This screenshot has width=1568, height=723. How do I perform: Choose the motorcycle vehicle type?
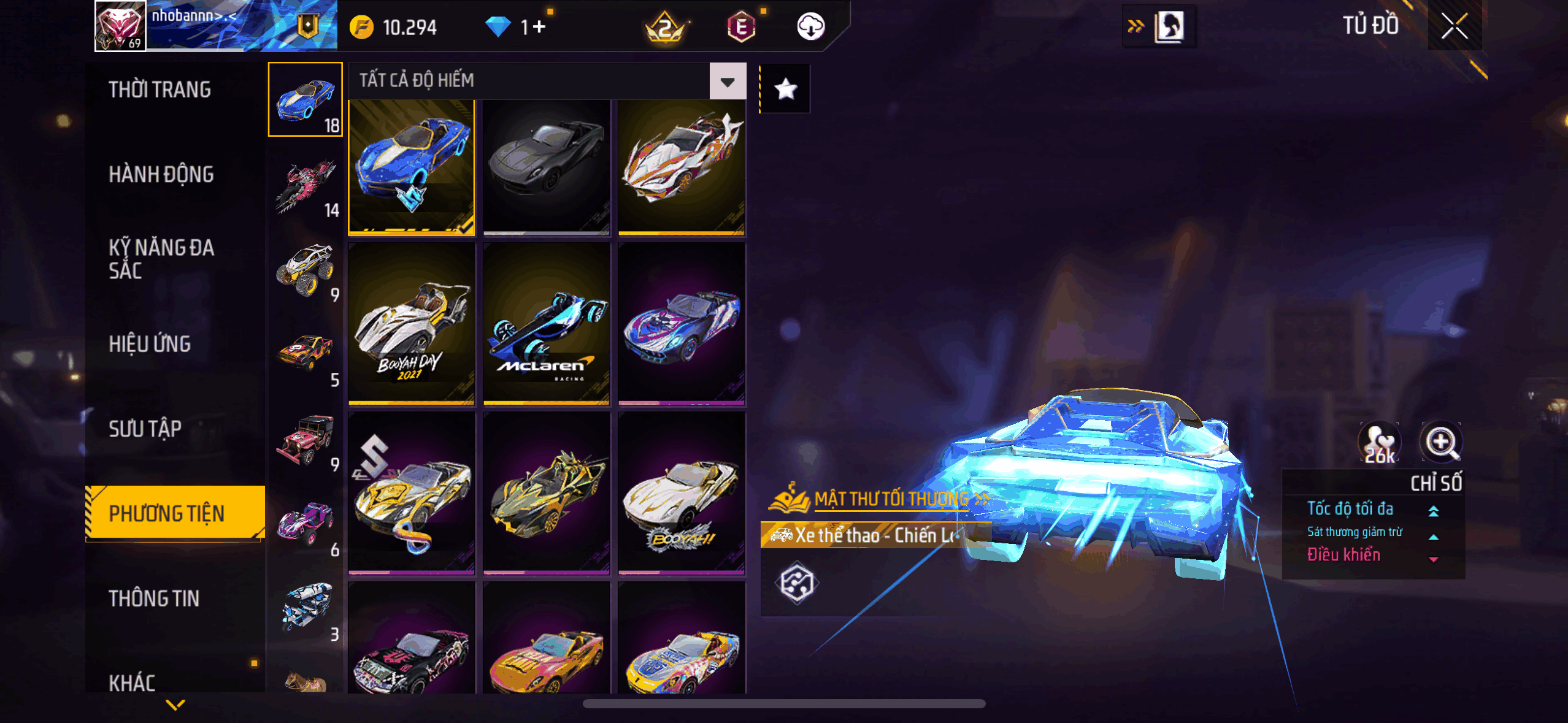click(306, 185)
